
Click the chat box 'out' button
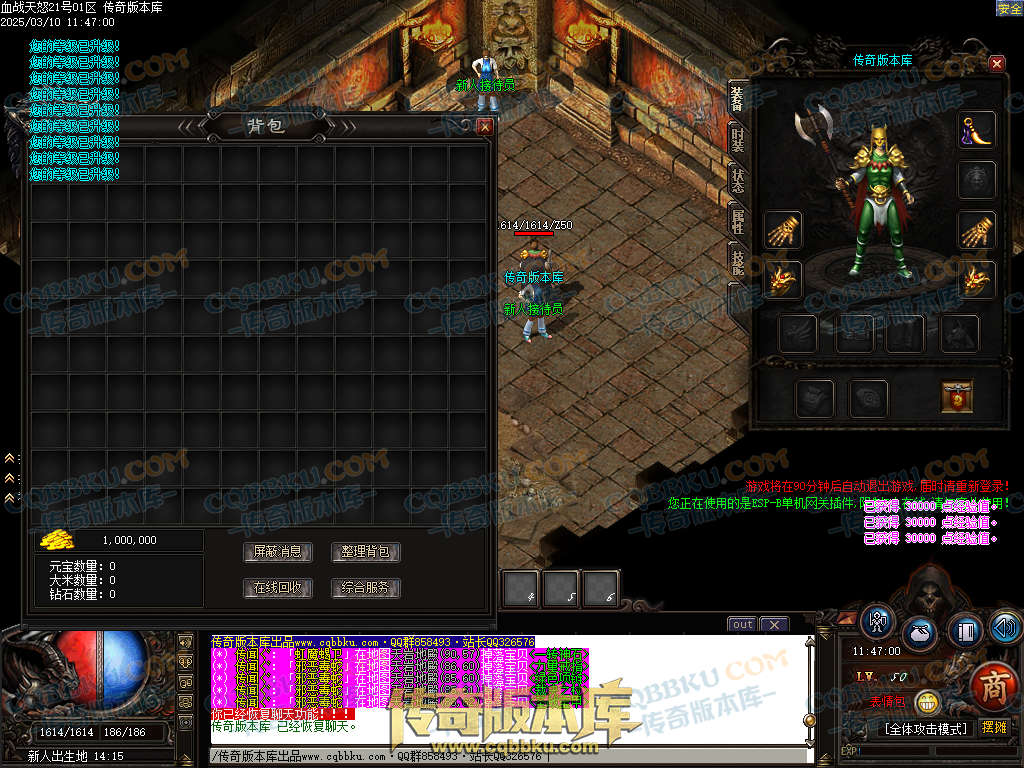(x=742, y=625)
